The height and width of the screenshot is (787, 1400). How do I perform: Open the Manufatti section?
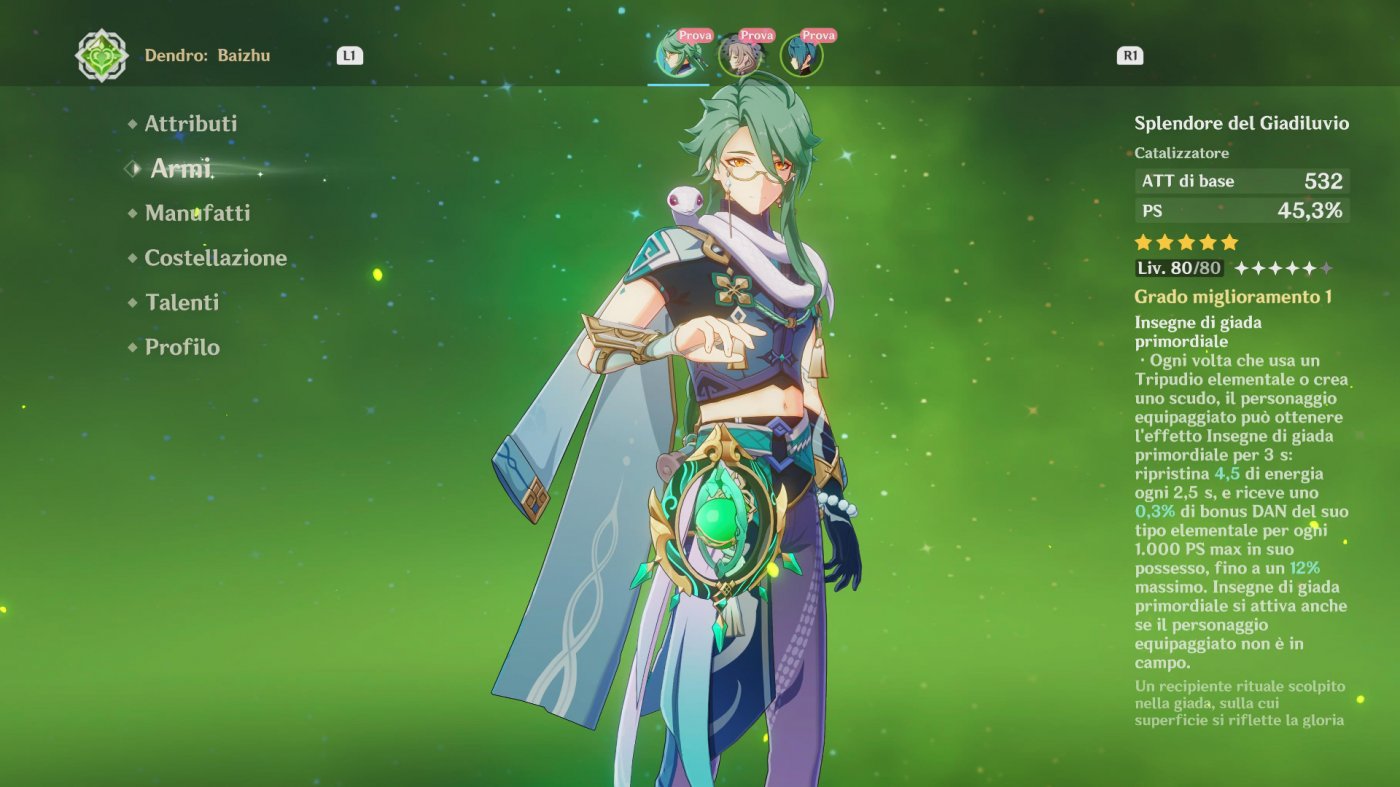pos(196,213)
